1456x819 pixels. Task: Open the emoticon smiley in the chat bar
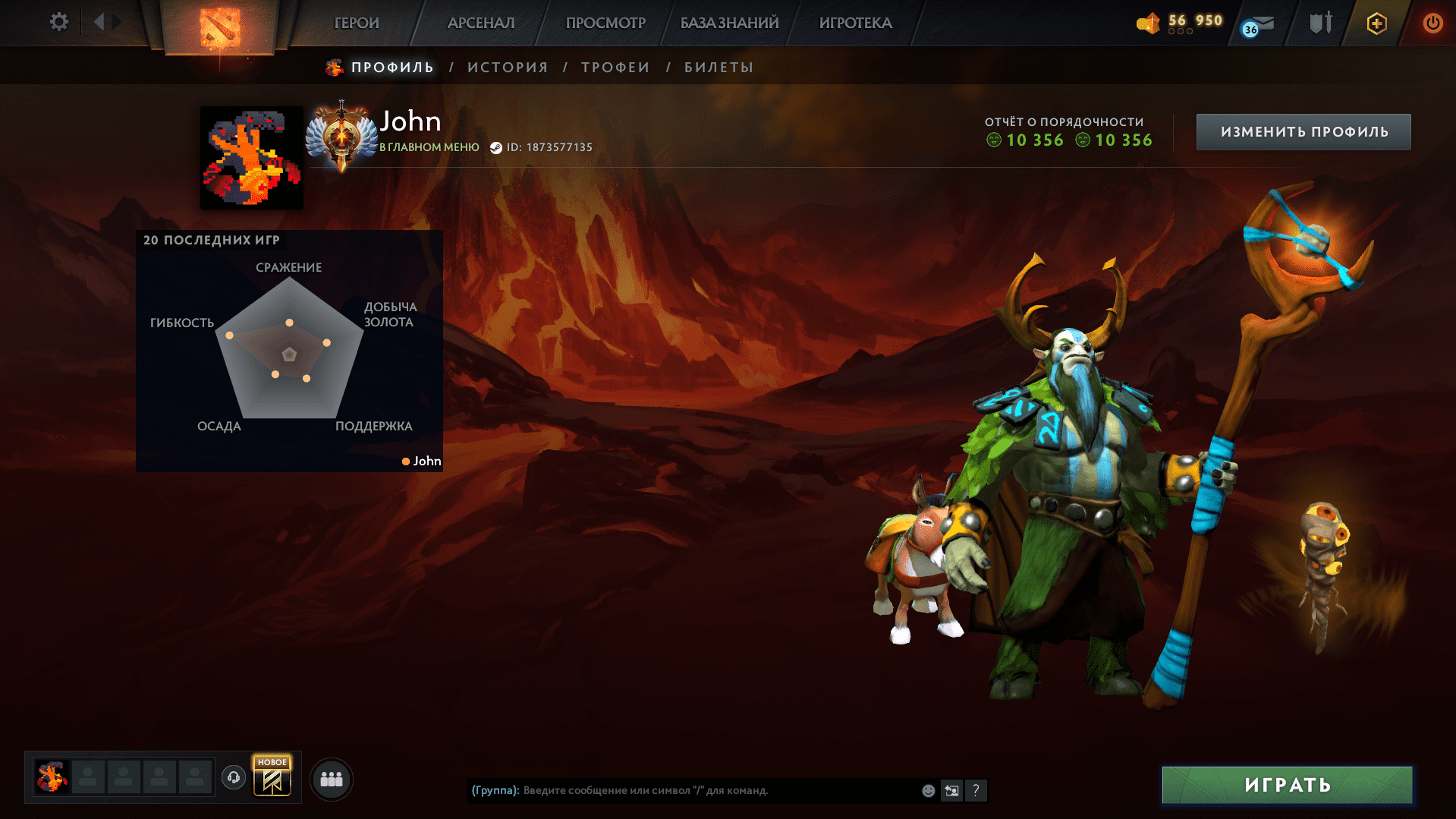tap(927, 790)
